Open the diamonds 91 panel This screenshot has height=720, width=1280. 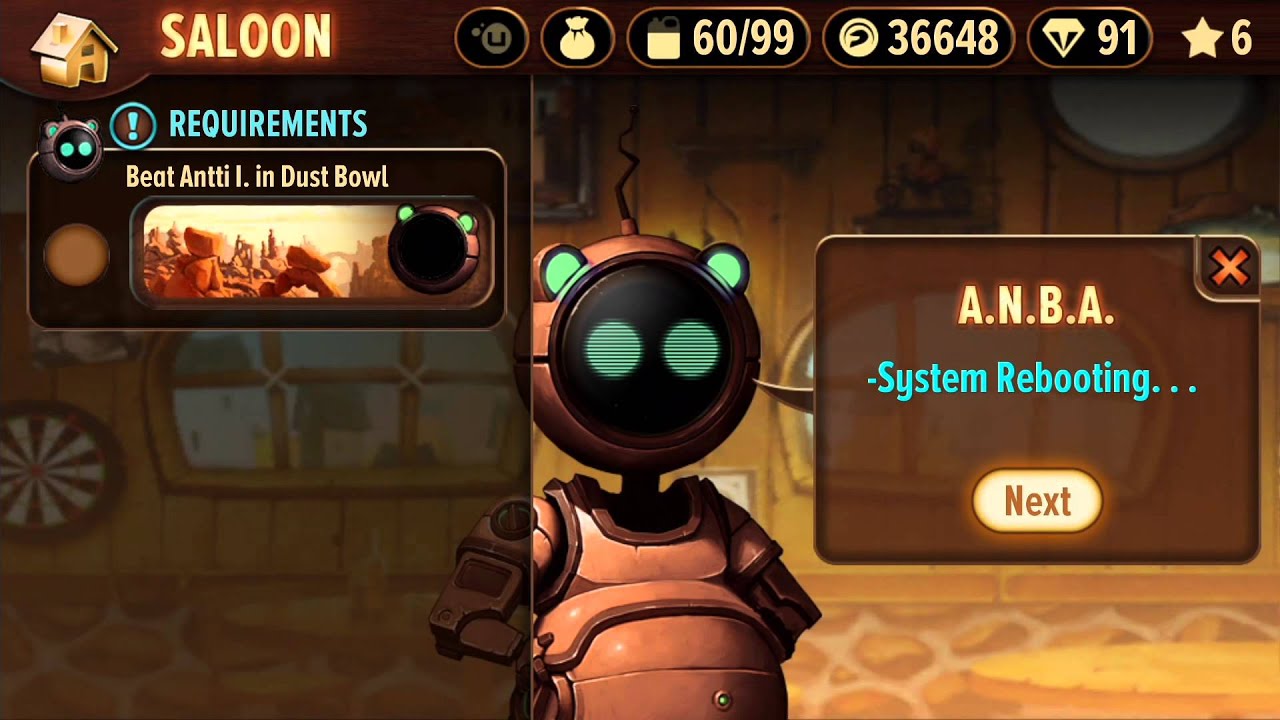click(x=1089, y=39)
